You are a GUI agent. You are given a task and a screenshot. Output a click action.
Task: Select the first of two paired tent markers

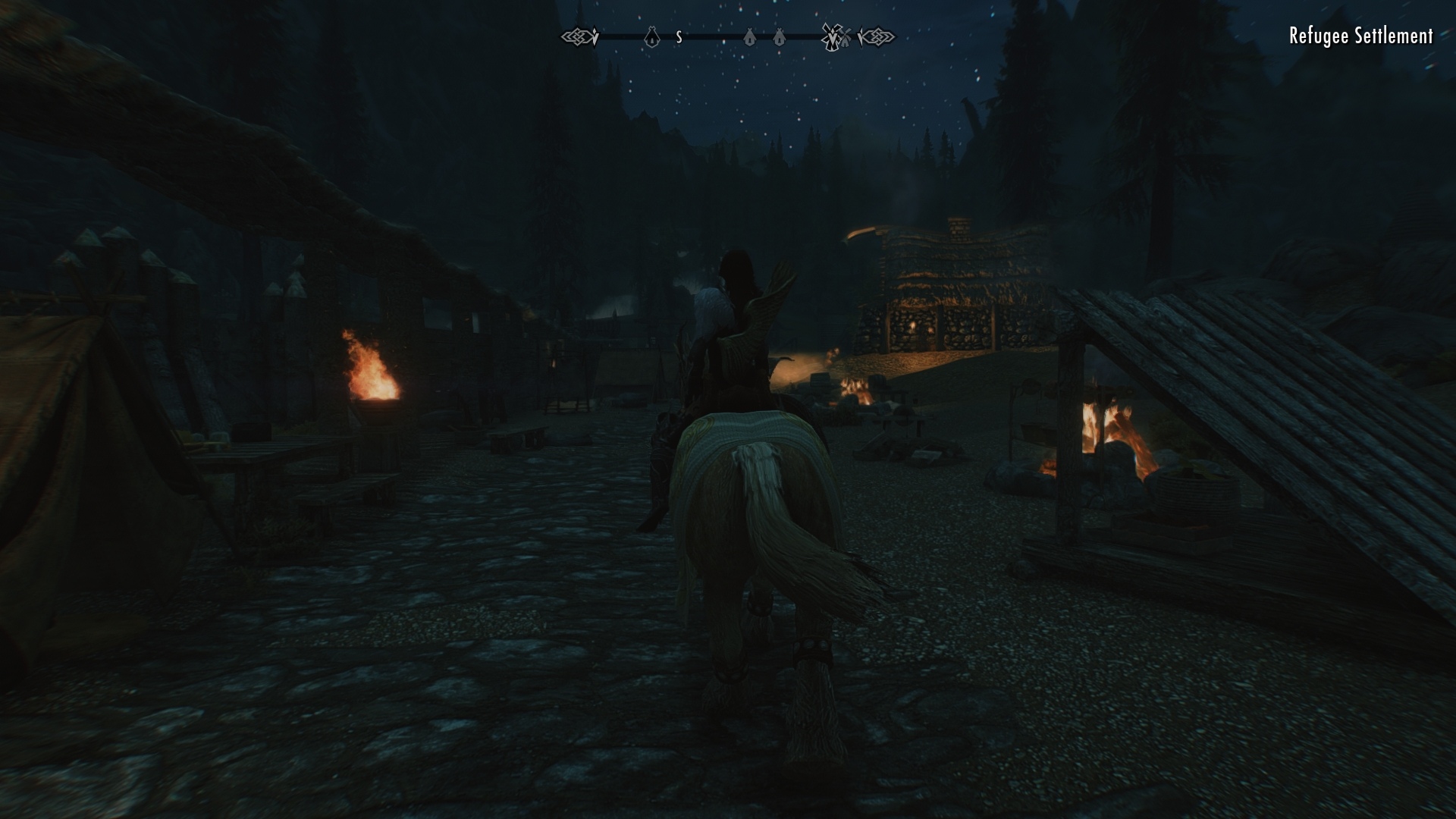749,35
